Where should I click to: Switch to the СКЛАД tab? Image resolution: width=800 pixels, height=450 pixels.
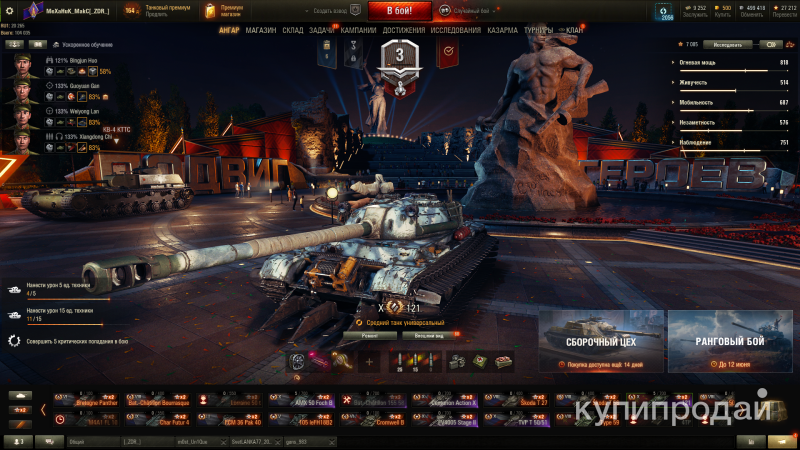pos(292,31)
